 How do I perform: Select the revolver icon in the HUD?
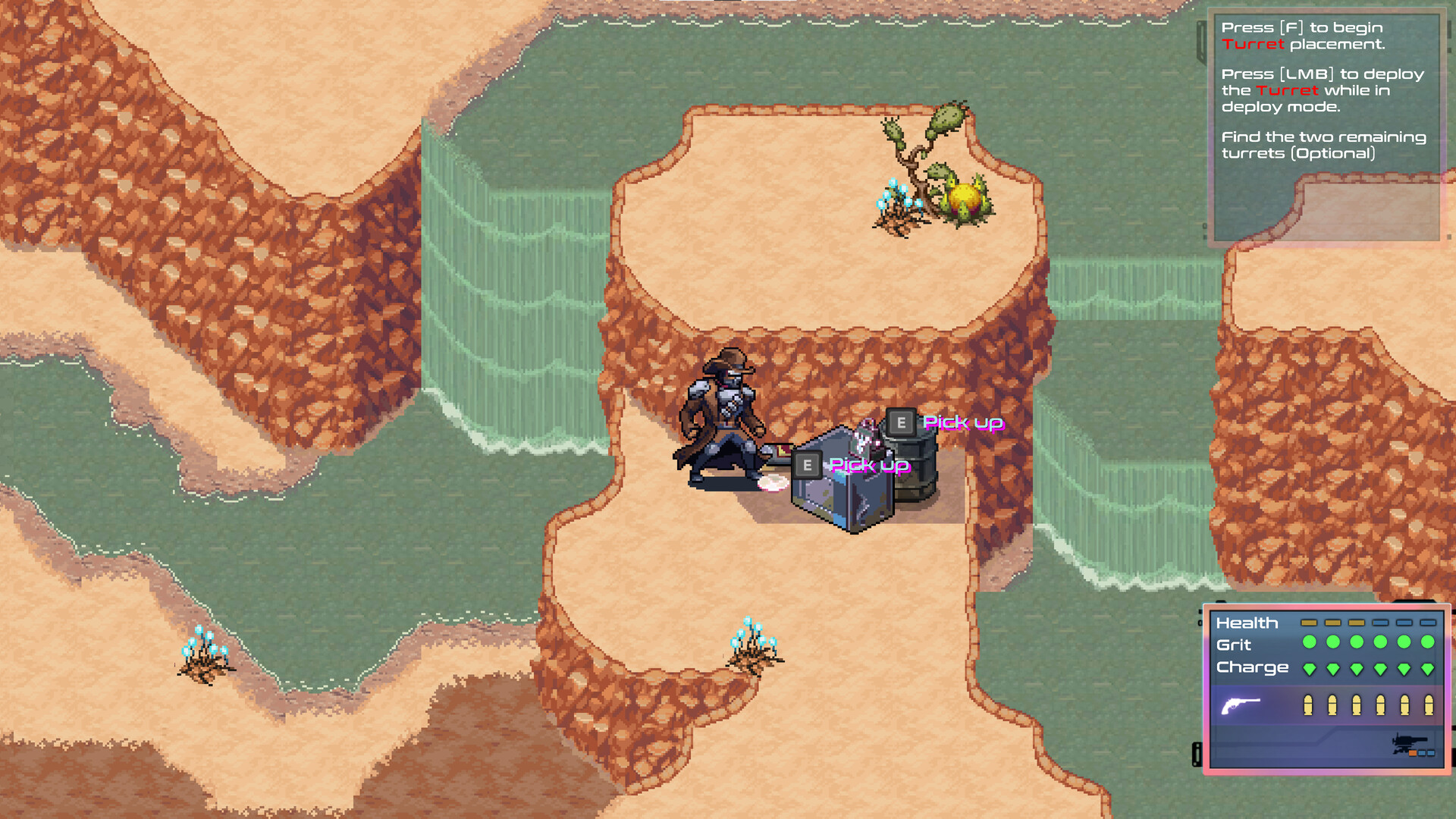point(1241,704)
